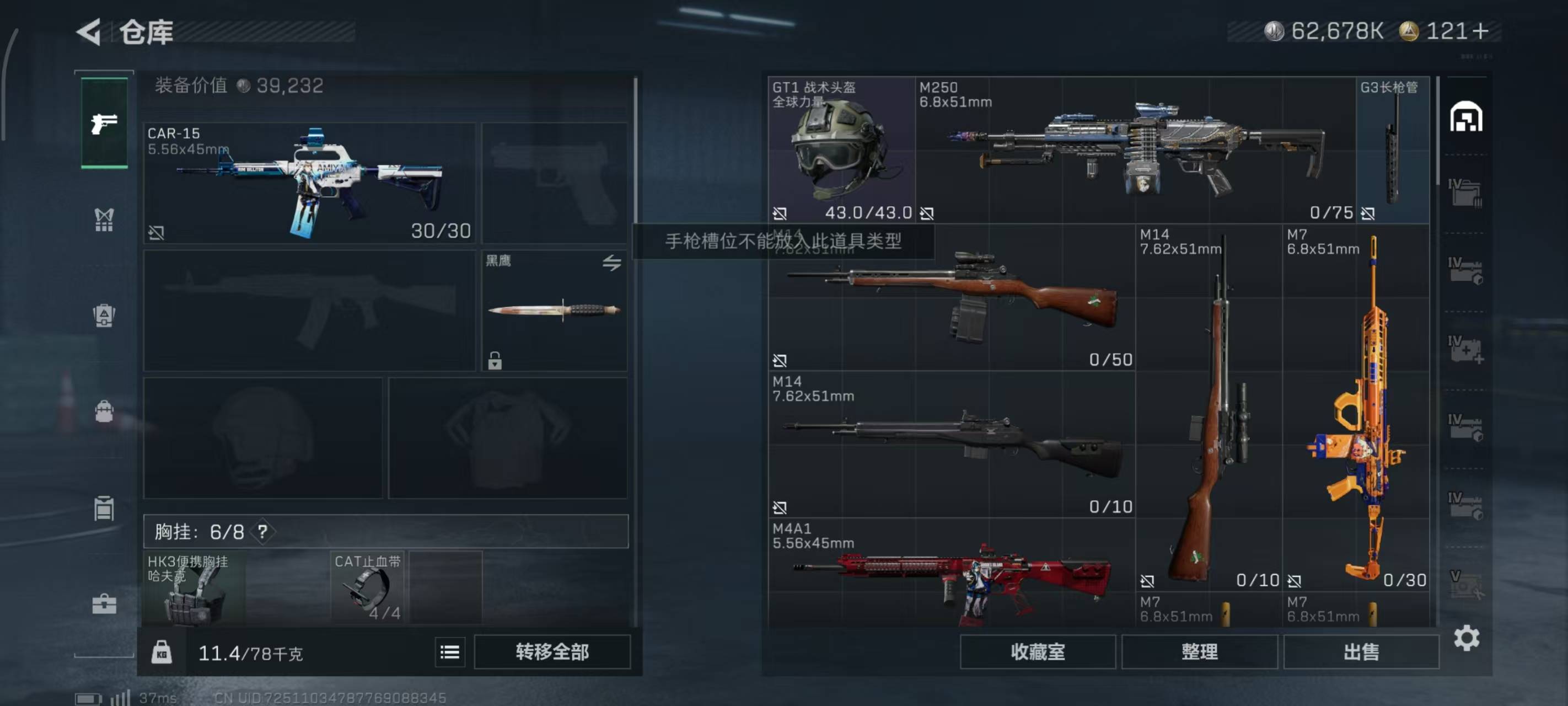Select the black M14 rifle
This screenshot has height=706, width=1568.
pos(952,444)
